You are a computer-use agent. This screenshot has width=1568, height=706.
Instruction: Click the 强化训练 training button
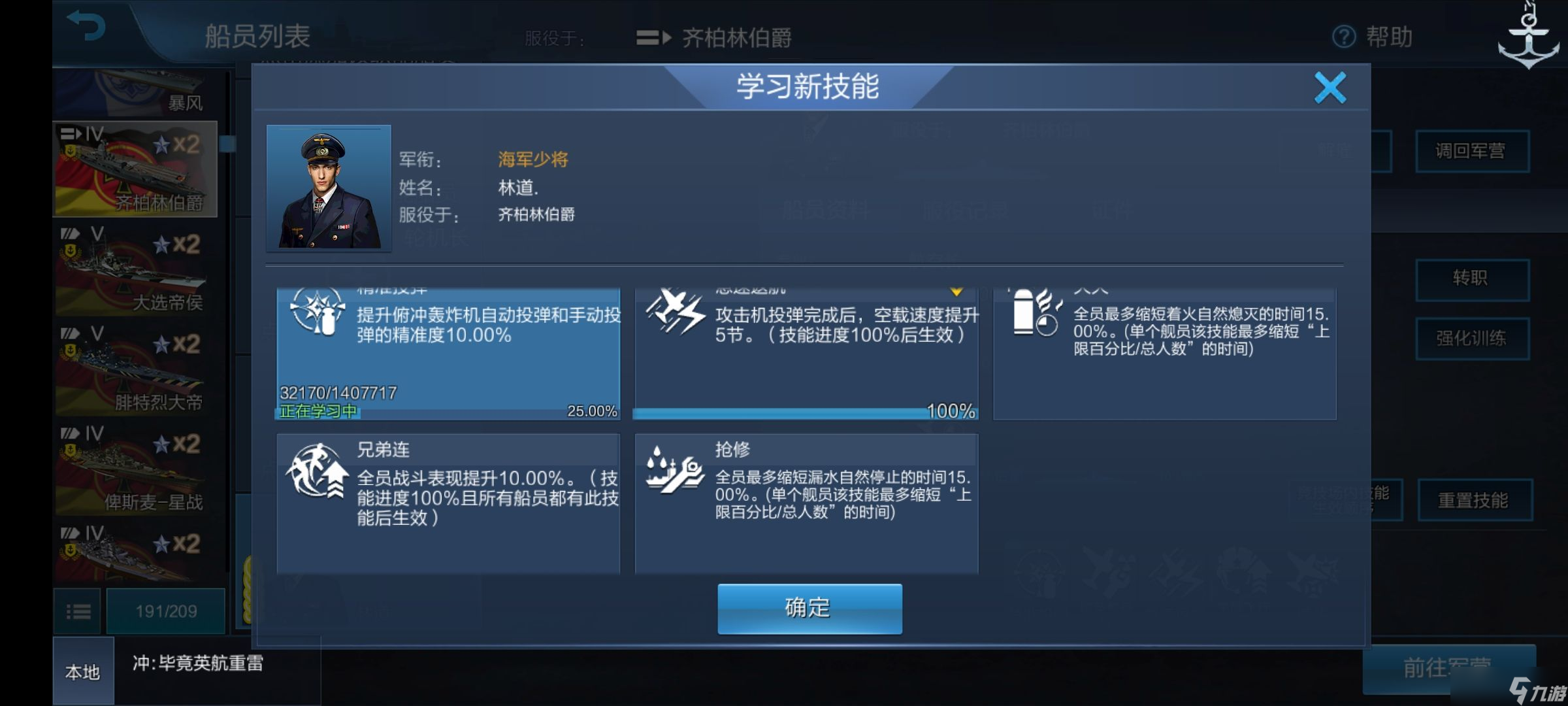click(1473, 339)
